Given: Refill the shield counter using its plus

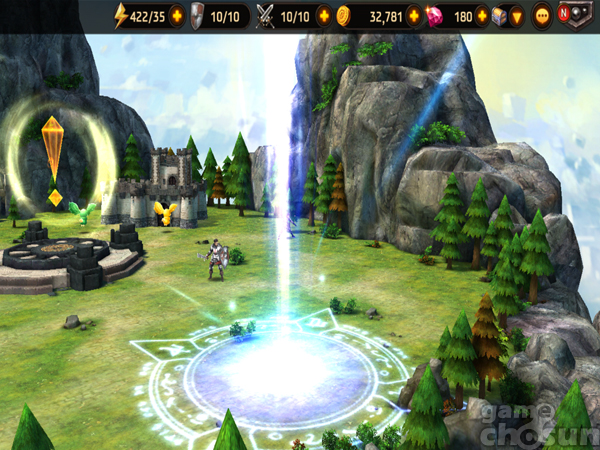Looking at the screenshot, I should [244, 16].
